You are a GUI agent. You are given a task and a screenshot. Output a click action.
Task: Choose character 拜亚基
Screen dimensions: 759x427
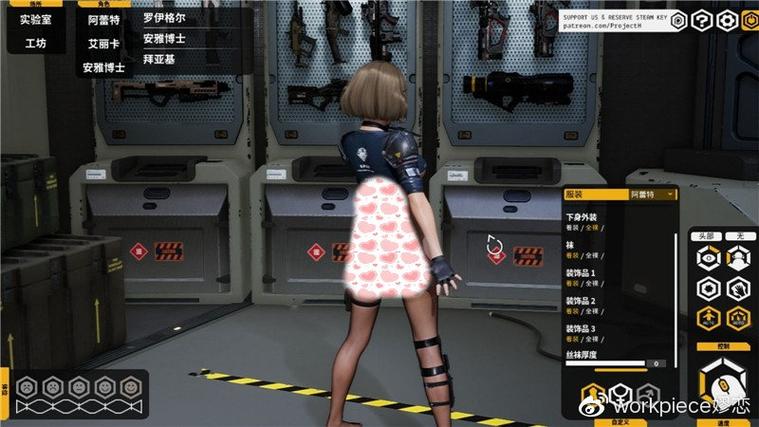[x=158, y=58]
